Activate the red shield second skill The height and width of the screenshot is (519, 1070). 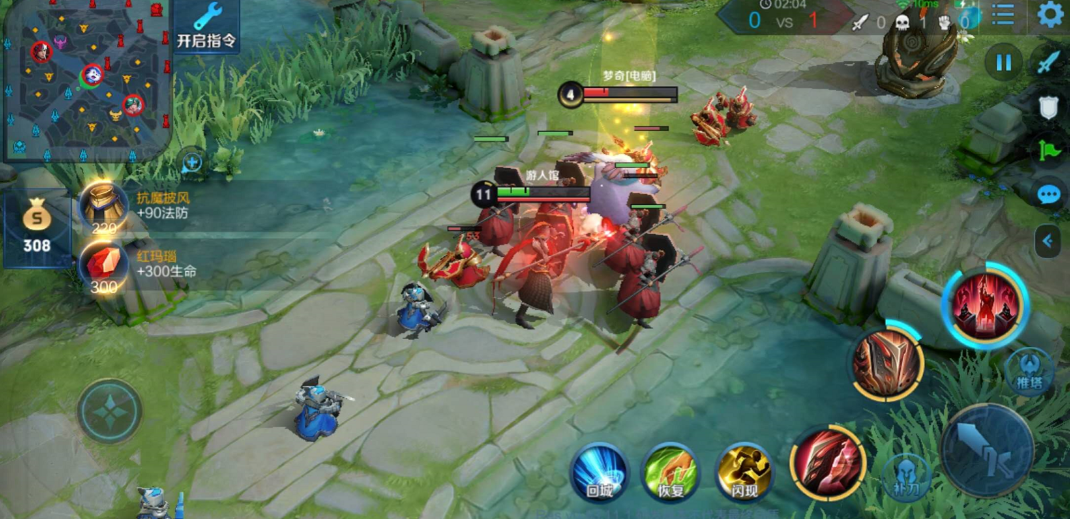[887, 364]
